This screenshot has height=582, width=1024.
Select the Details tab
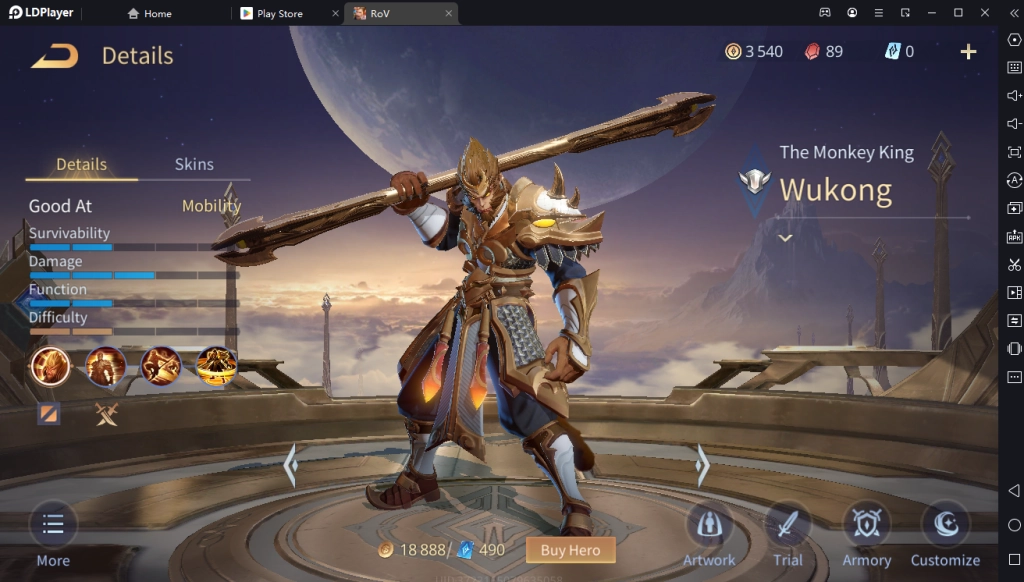click(81, 164)
